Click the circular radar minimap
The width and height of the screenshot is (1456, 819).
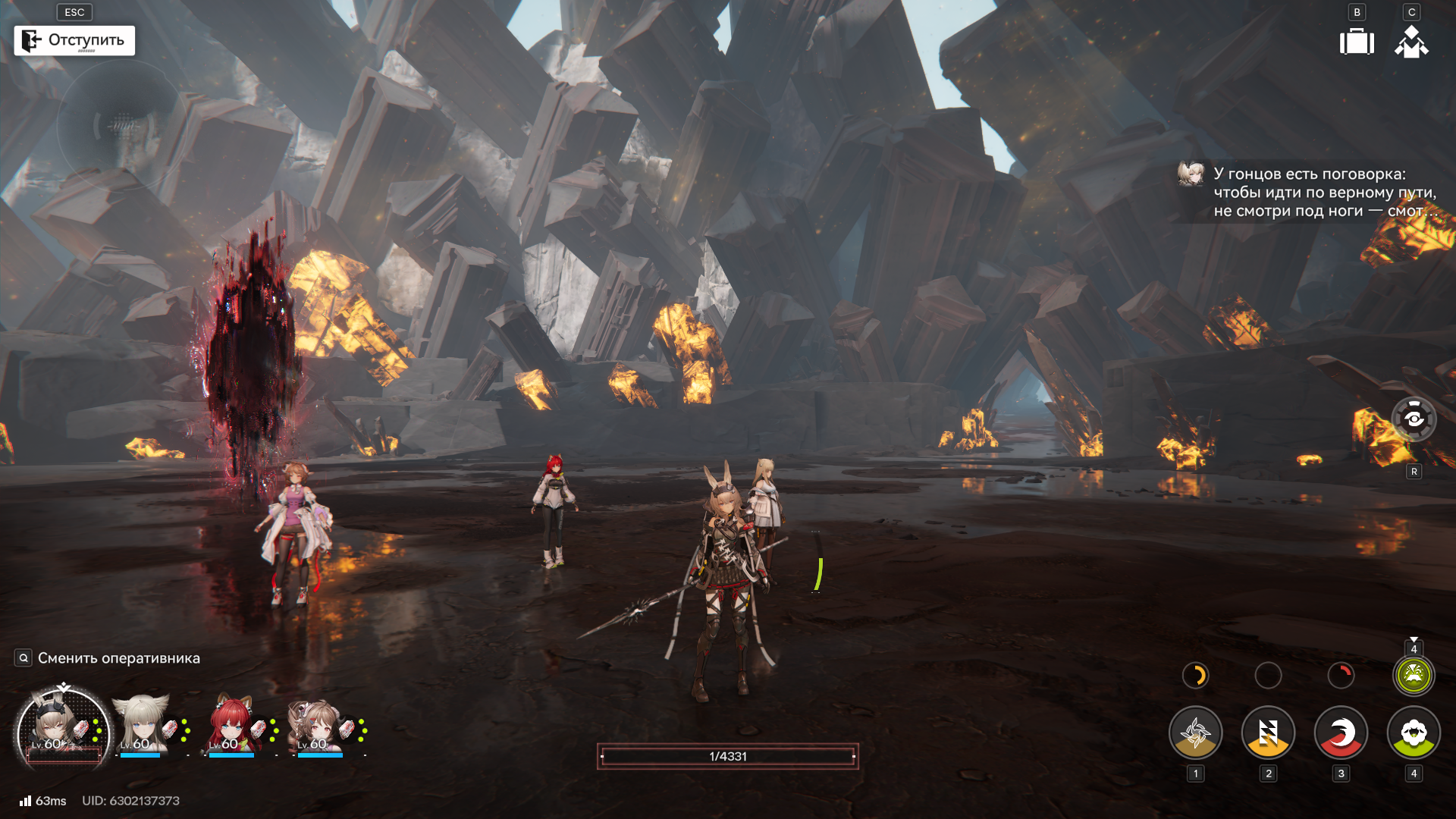120,126
